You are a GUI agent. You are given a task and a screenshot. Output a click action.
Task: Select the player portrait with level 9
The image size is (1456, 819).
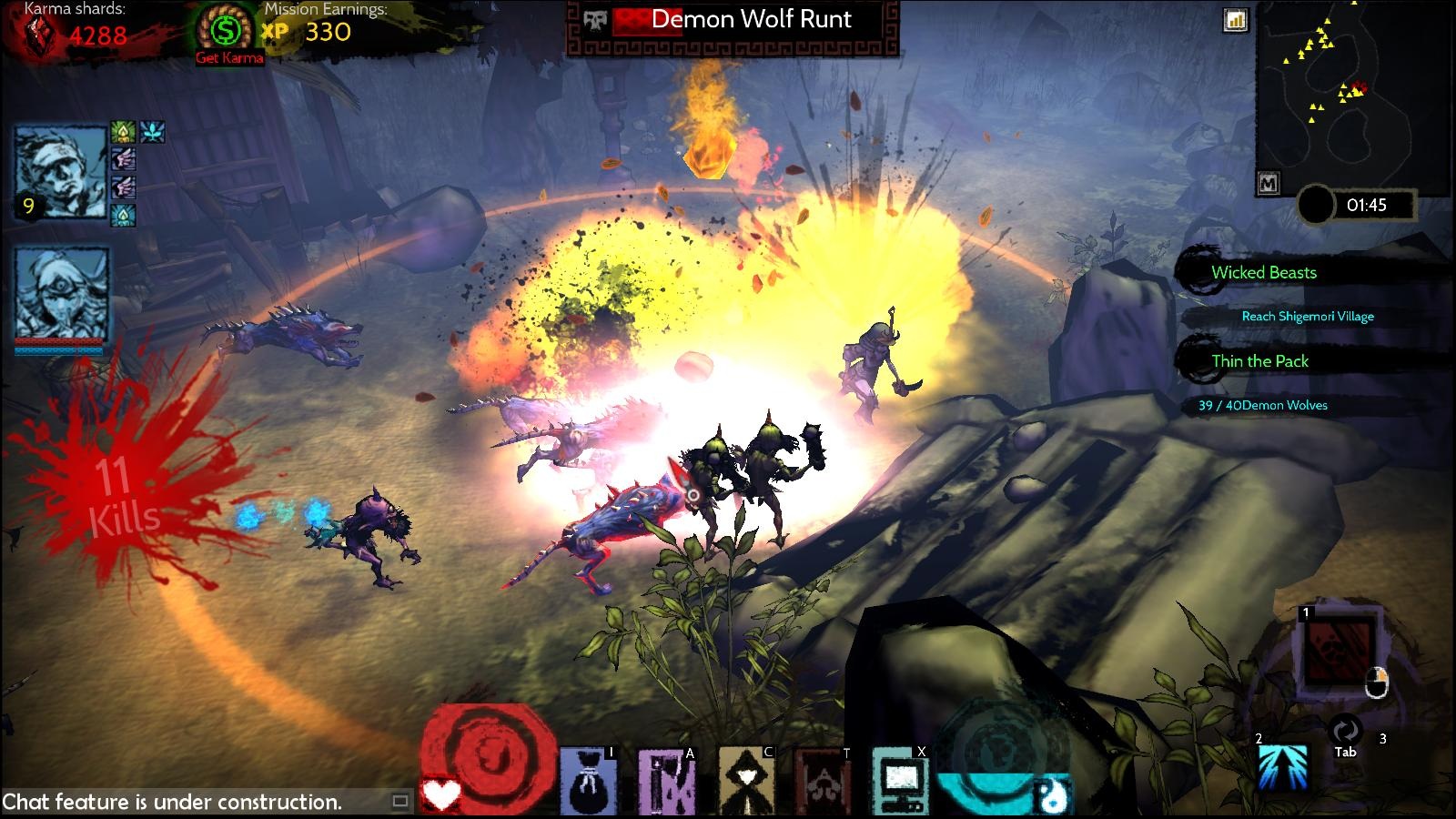pyautogui.click(x=61, y=172)
